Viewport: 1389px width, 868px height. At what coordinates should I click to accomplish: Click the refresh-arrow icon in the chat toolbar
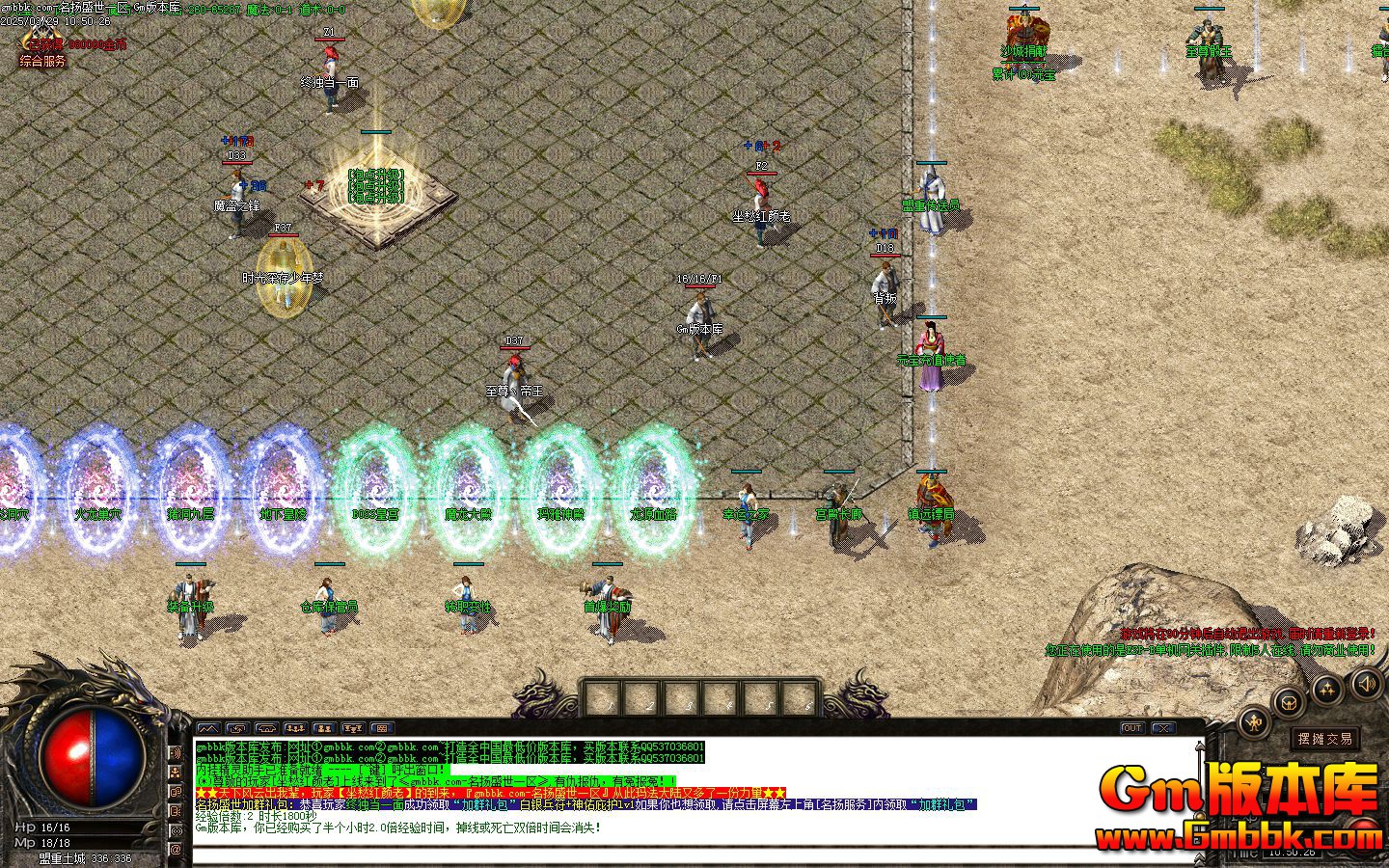236,728
